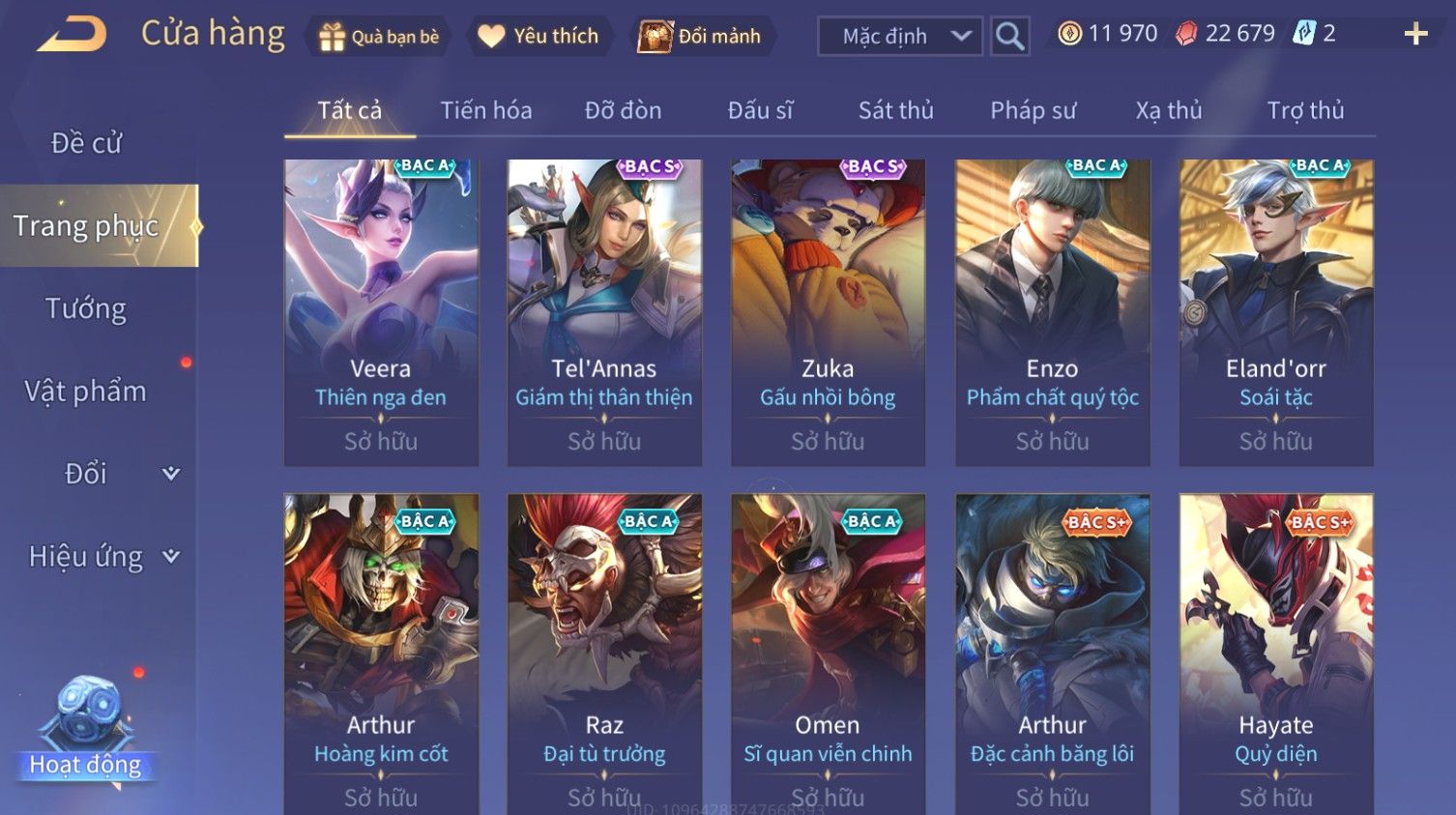Open the Yêu thích favorites list
This screenshot has width=1456, height=815.
pyautogui.click(x=539, y=37)
